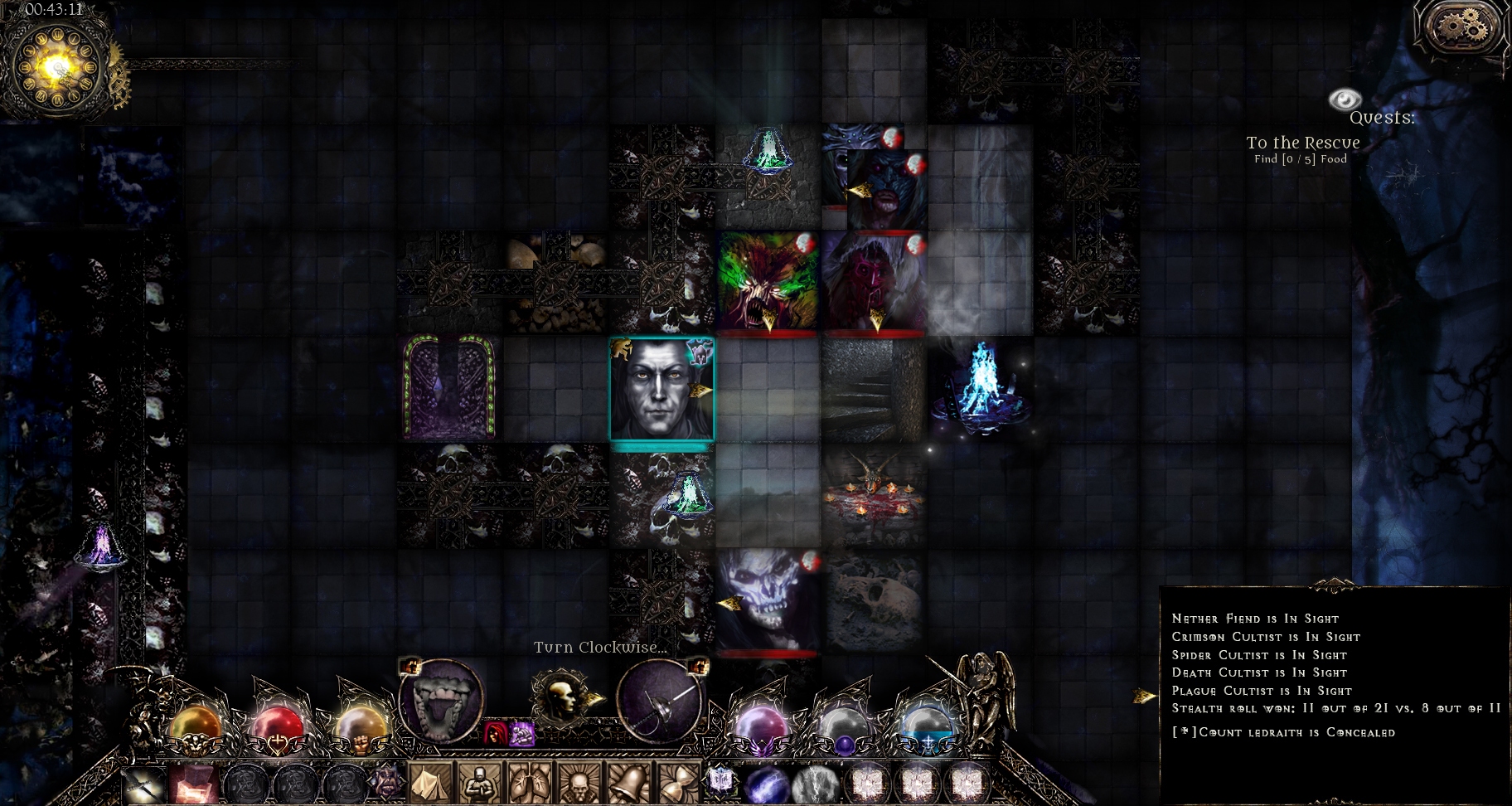Target the skull-faced Death Cultist tile

tap(768, 600)
